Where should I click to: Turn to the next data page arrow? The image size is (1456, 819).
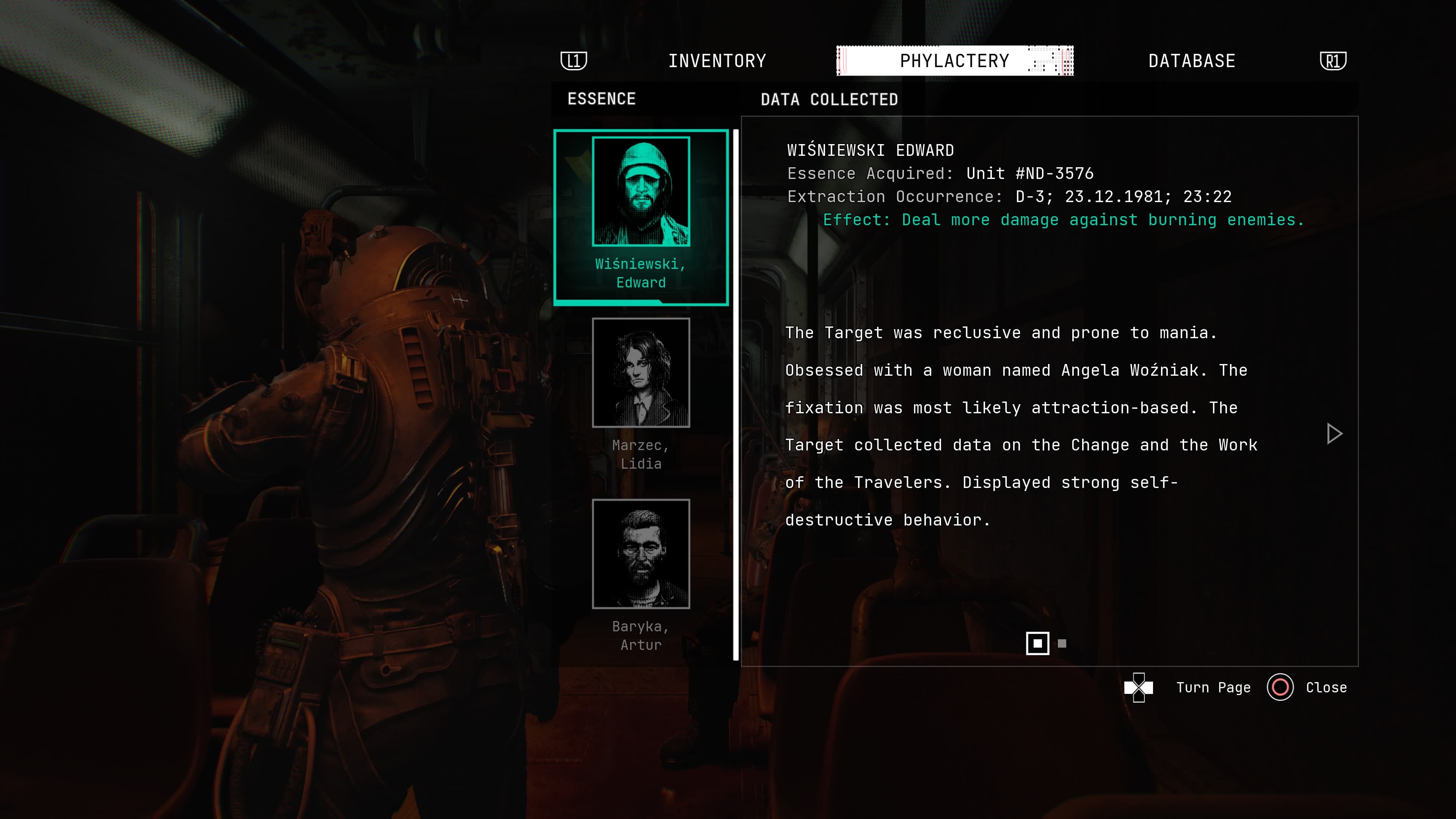pyautogui.click(x=1334, y=433)
